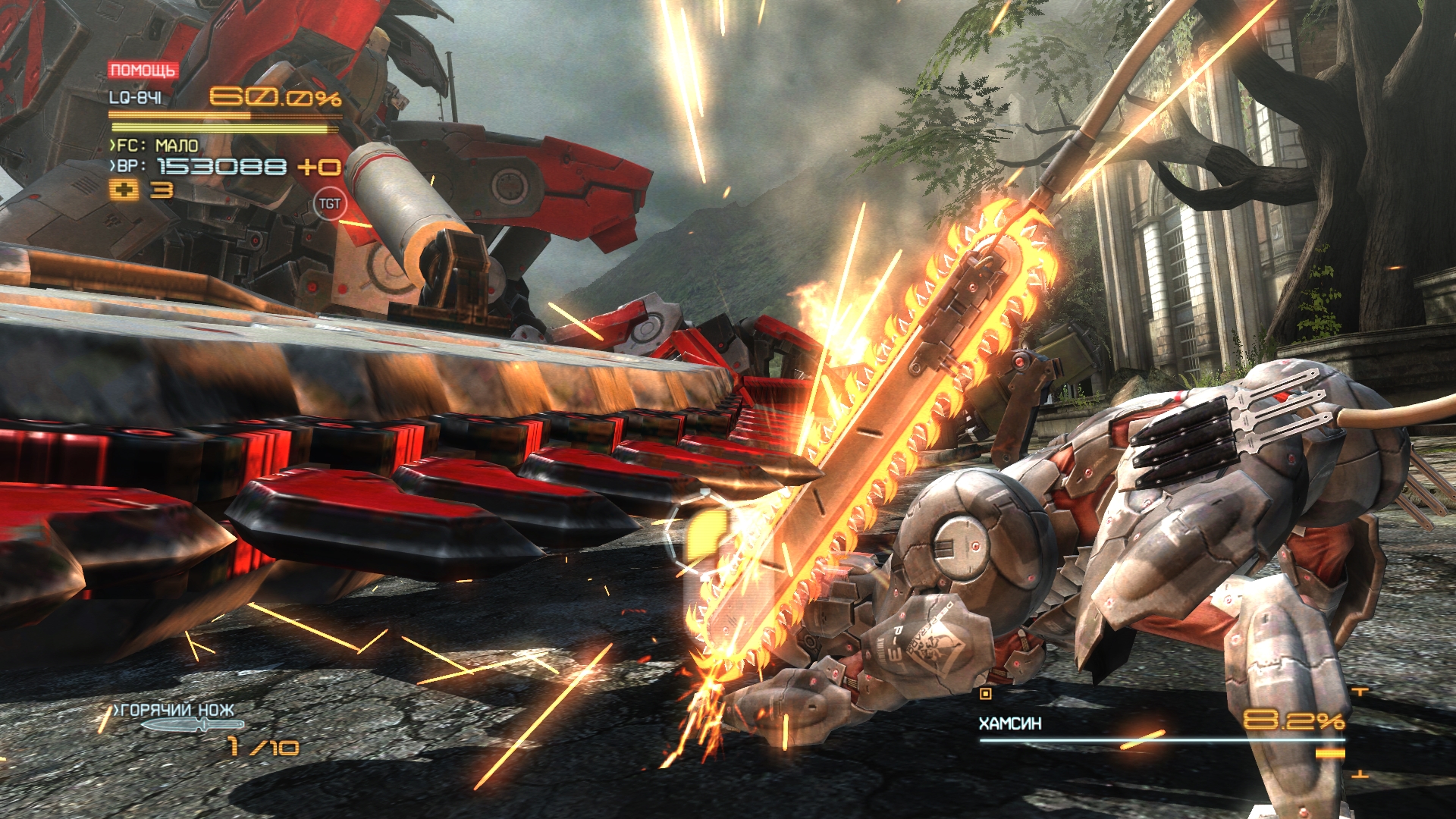
Task: Click the red ПОМОЩЬ help label
Action: point(143,71)
